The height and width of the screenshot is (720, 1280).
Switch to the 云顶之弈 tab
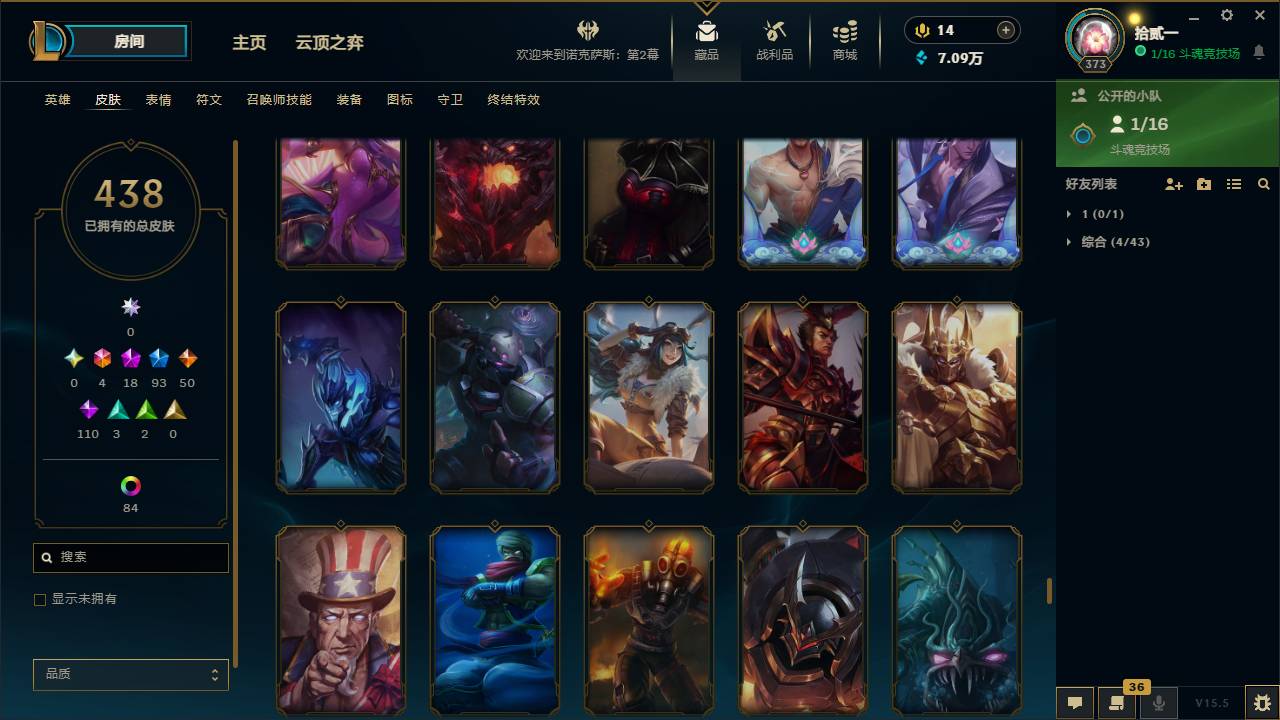(x=330, y=43)
